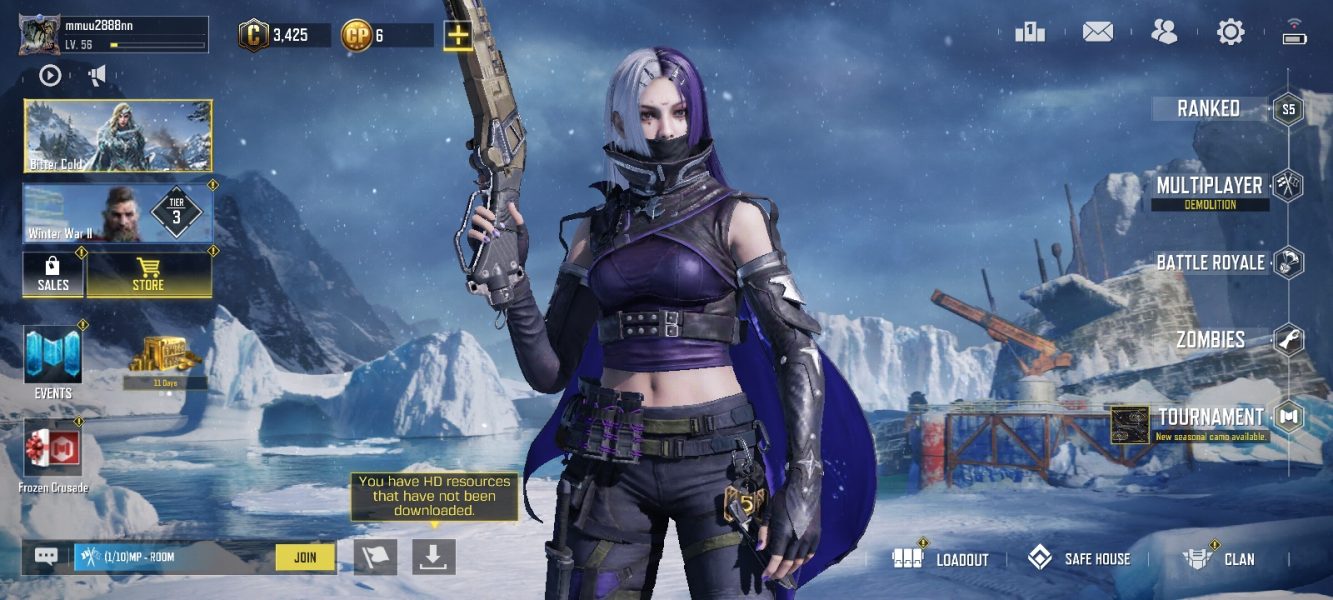
Task: Select the Tournament mode
Action: (x=1212, y=418)
